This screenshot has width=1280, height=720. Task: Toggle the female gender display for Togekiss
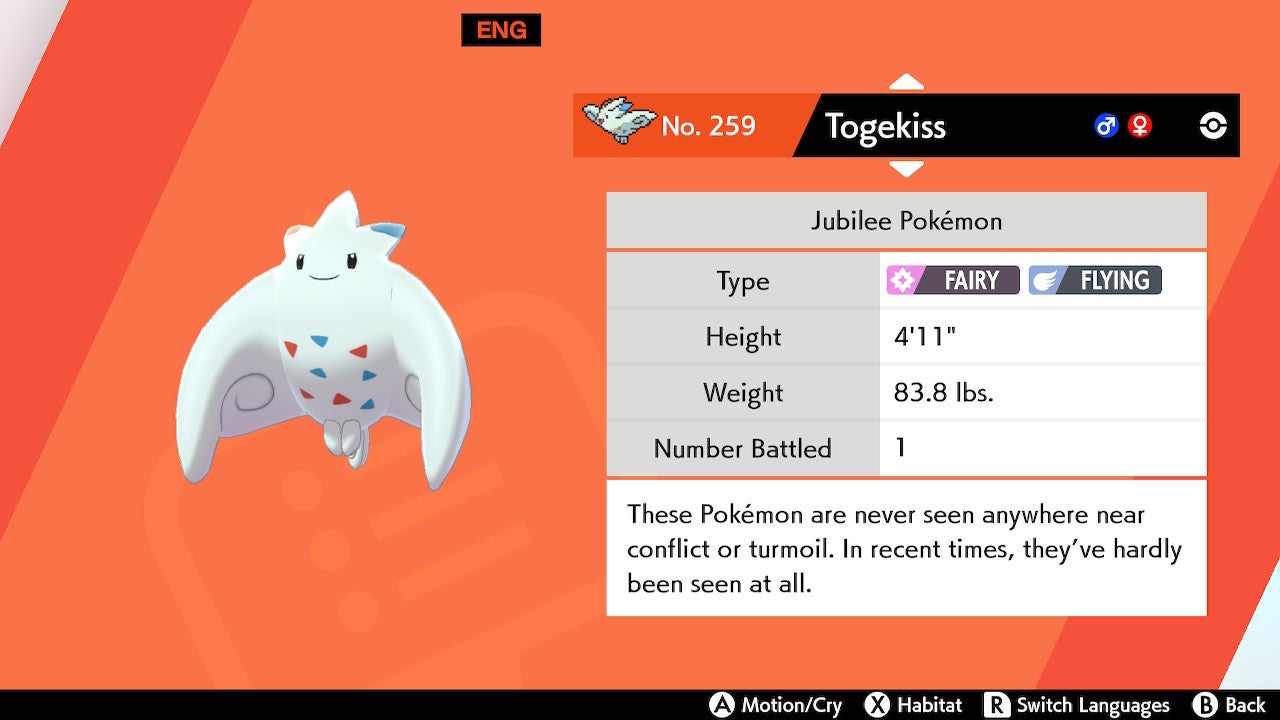pos(1140,126)
